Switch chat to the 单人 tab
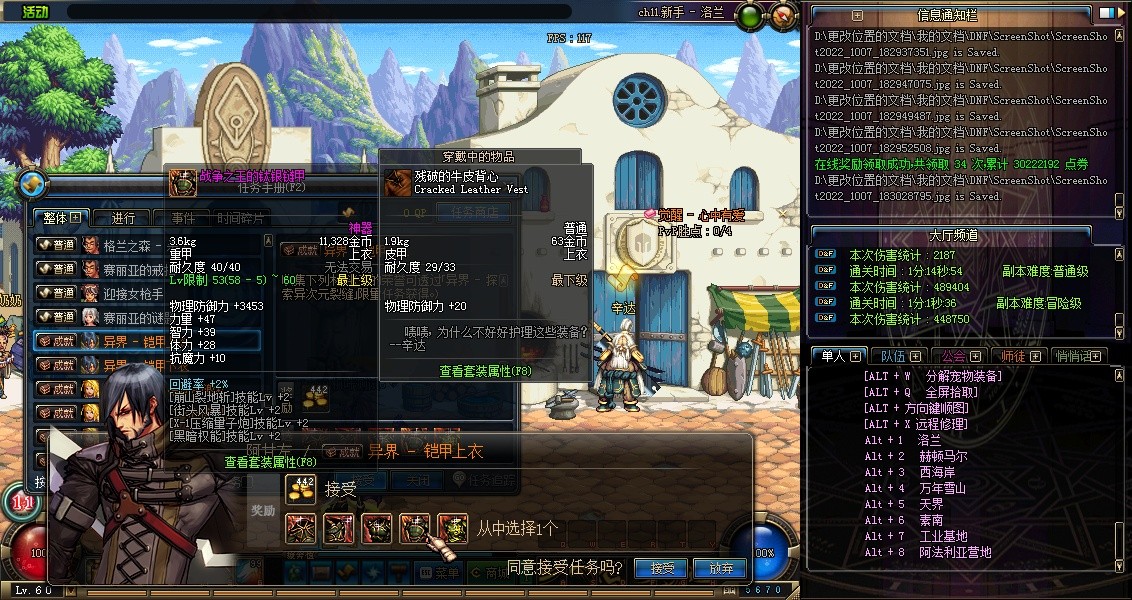Viewport: 1132px width, 600px height. 833,356
